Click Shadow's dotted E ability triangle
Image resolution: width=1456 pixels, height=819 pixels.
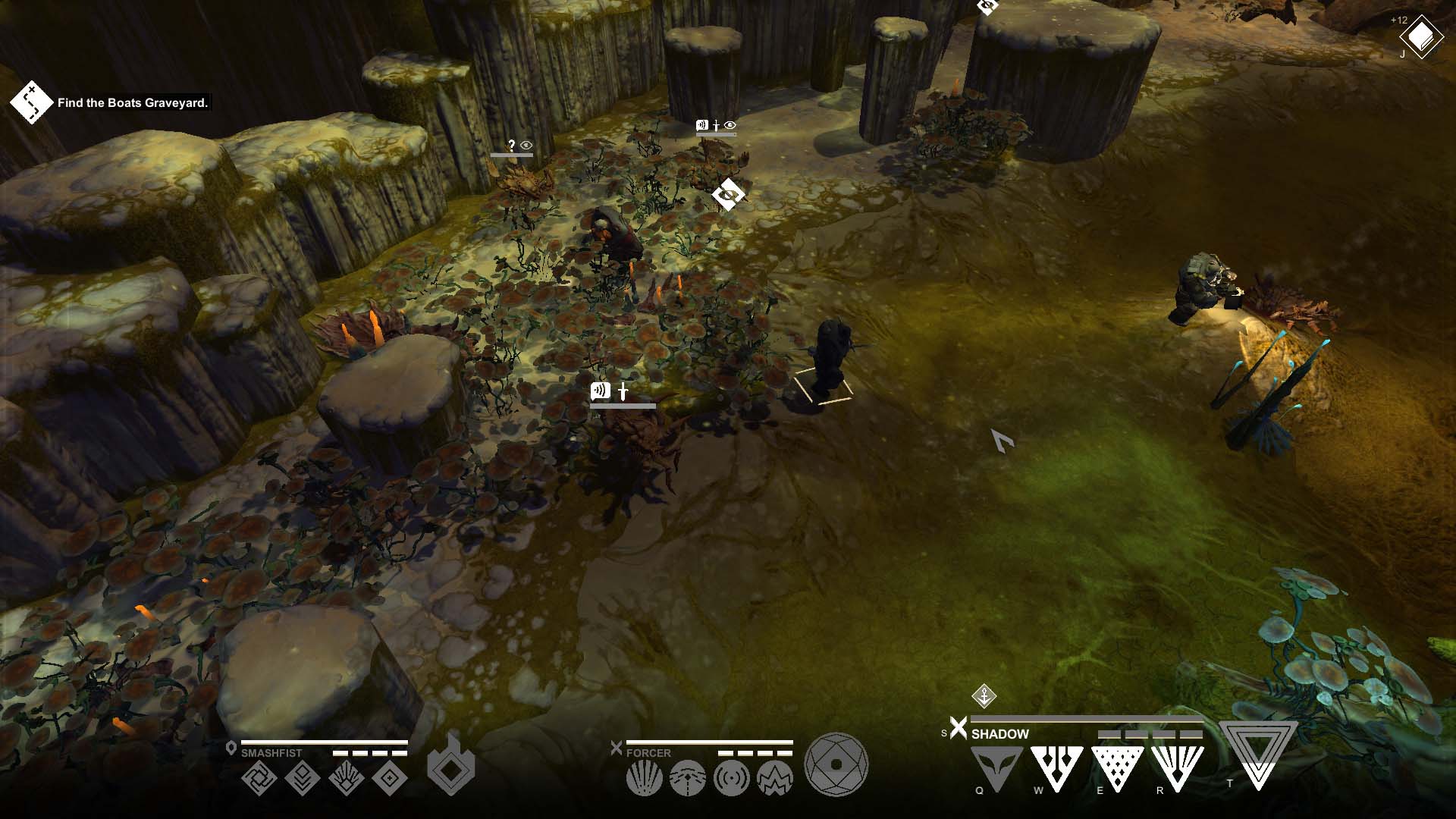(x=1118, y=770)
